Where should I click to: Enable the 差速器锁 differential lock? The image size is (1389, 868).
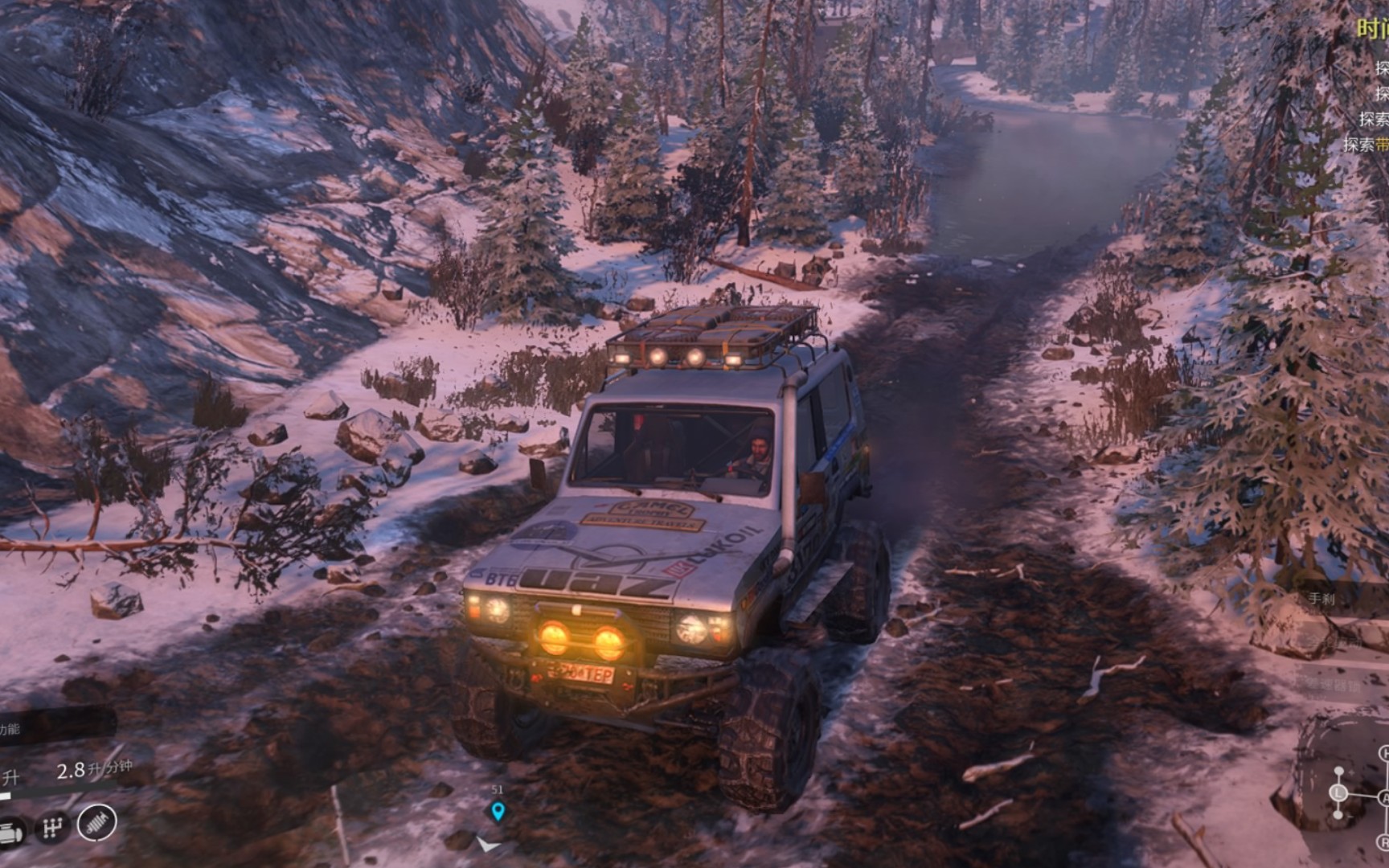point(1333,685)
